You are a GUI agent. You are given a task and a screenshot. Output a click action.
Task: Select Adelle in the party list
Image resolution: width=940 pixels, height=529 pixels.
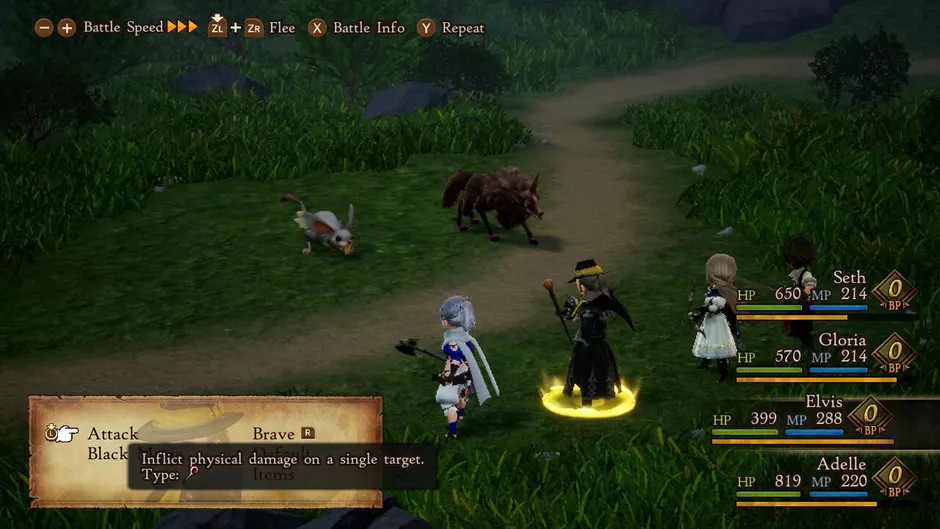coord(840,464)
